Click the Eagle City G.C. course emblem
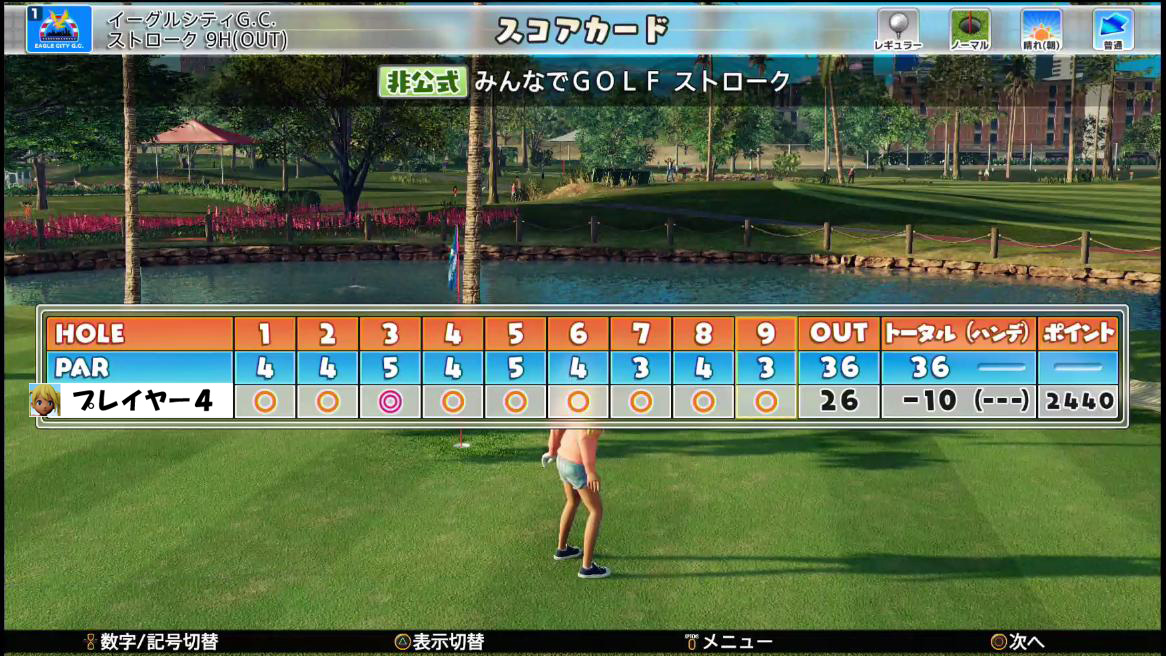1166x656 pixels. tap(59, 28)
